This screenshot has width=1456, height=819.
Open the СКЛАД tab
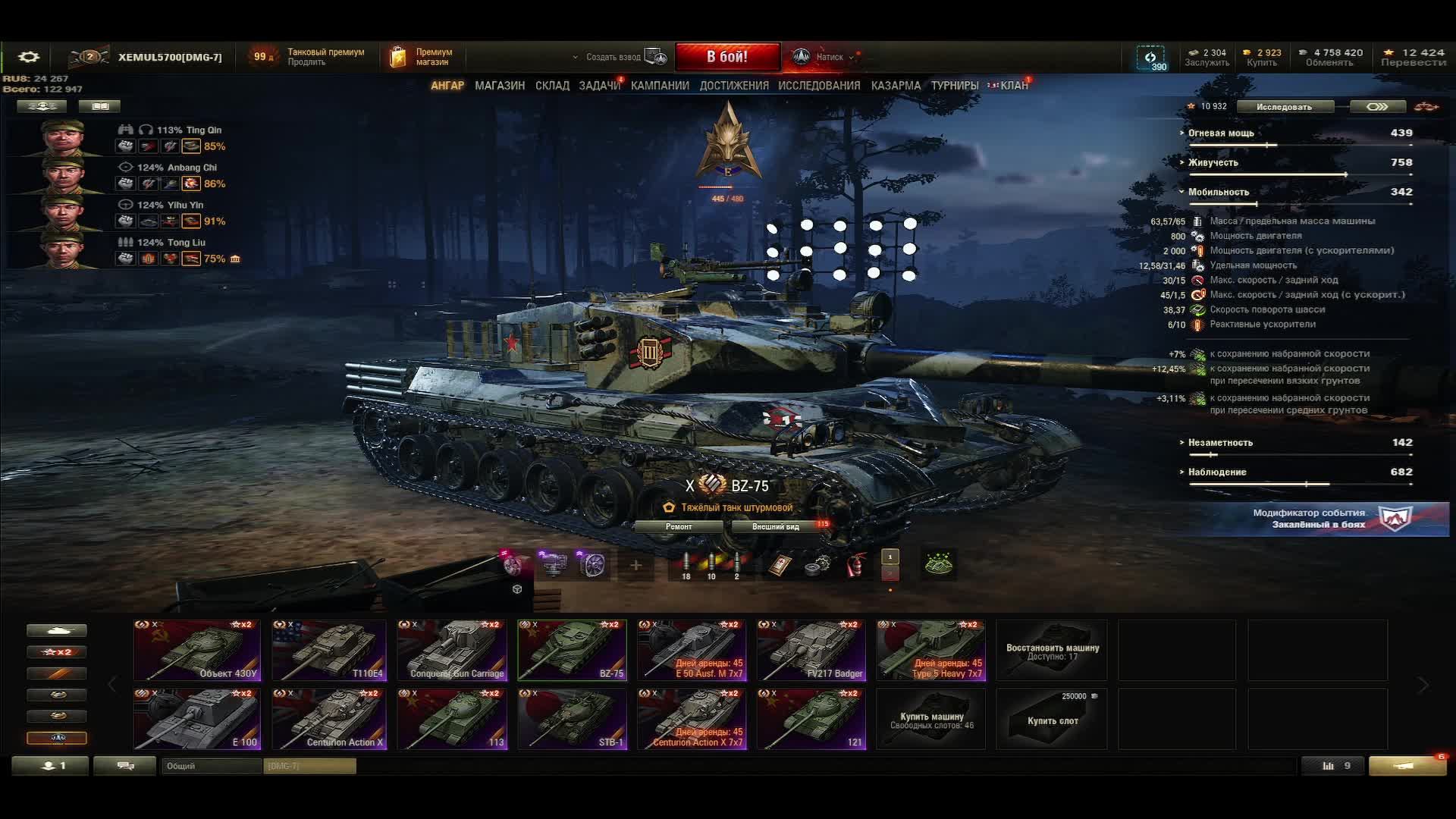552,86
